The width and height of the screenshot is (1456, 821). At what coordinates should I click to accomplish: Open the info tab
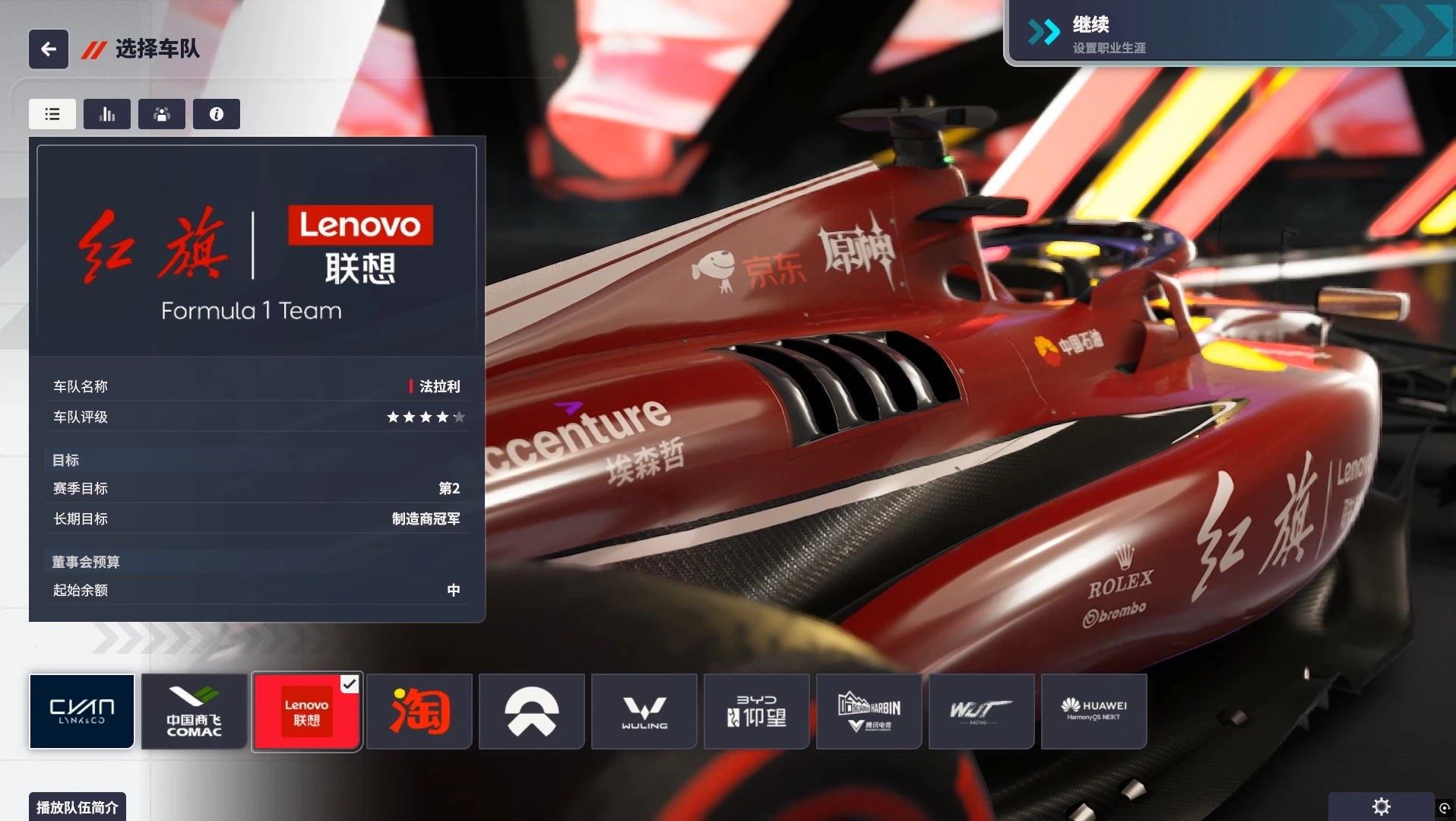[x=217, y=114]
